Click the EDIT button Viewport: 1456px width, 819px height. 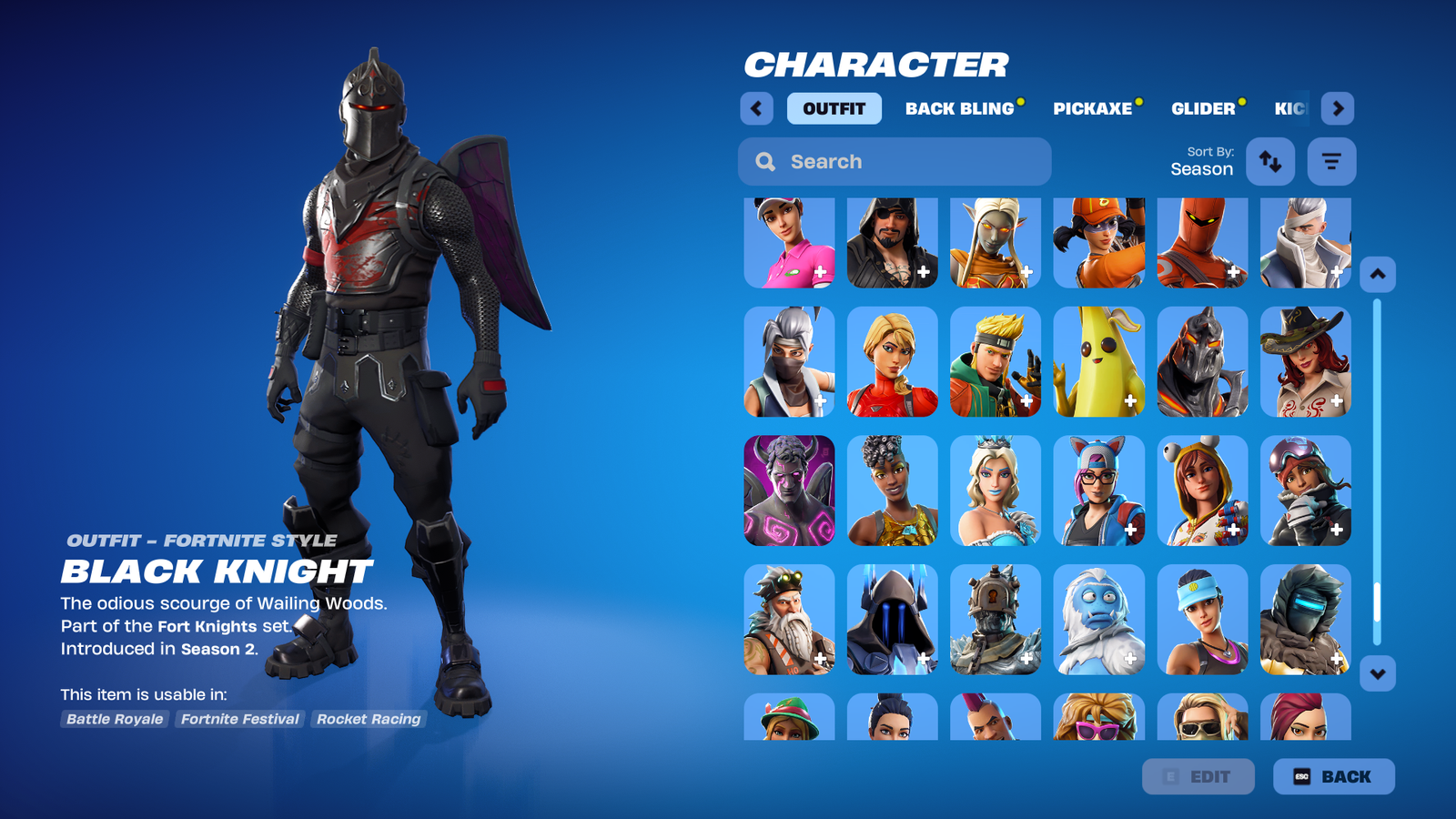(1198, 776)
